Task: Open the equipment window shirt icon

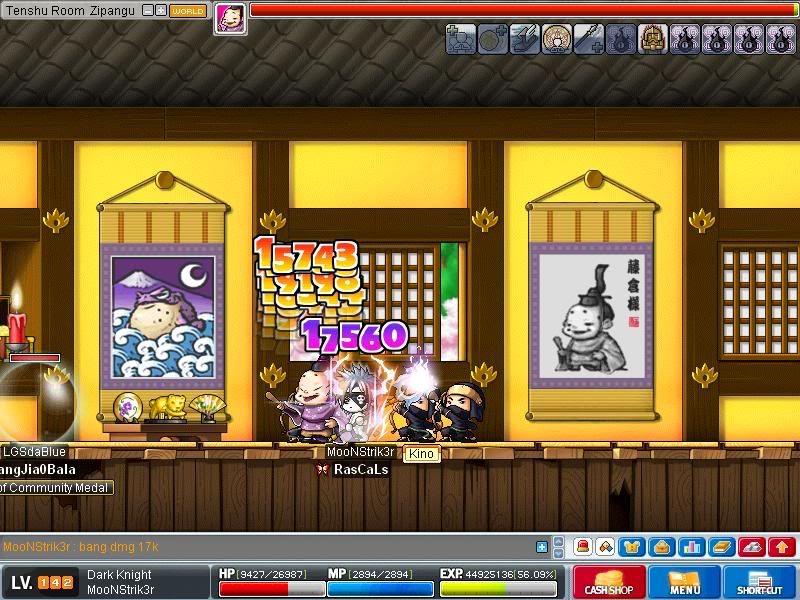Action: (x=634, y=547)
